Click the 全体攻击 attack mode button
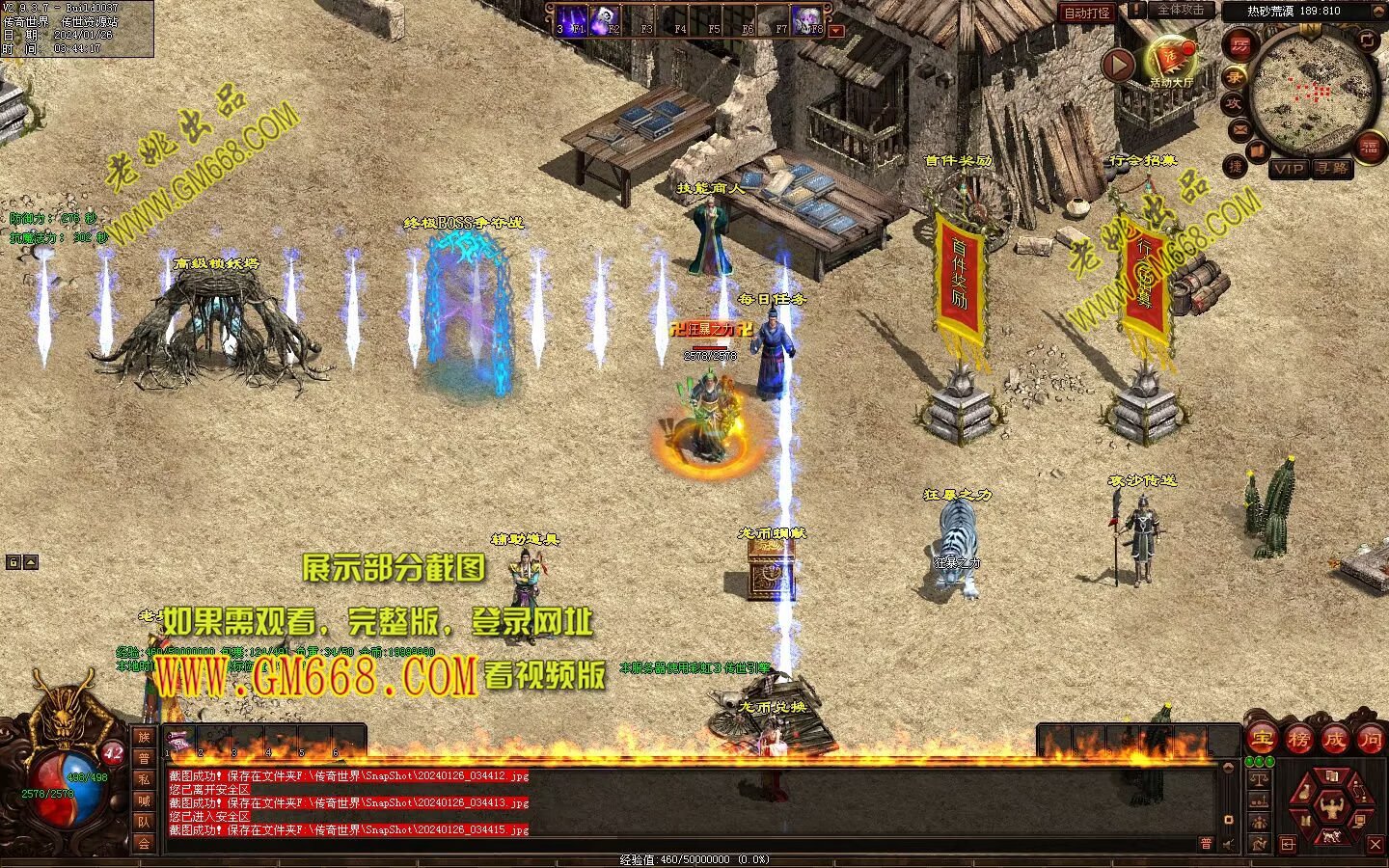 point(1181,11)
